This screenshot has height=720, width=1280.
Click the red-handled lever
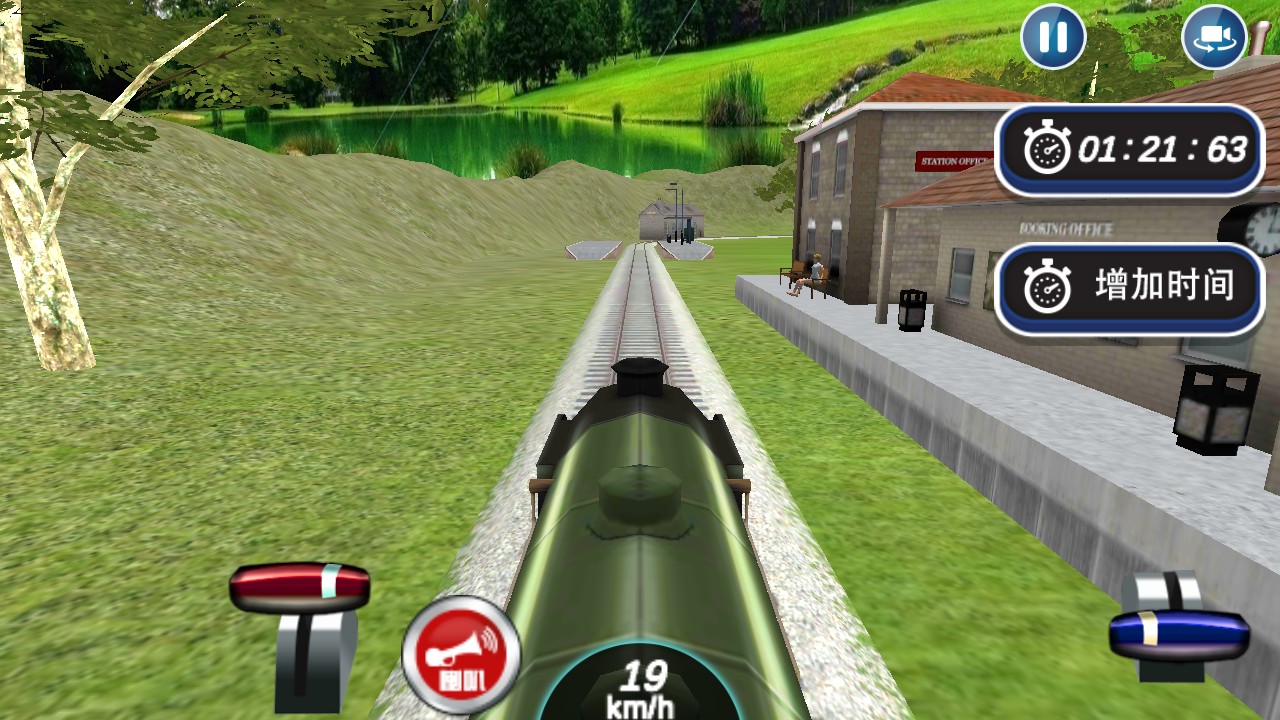(x=300, y=588)
